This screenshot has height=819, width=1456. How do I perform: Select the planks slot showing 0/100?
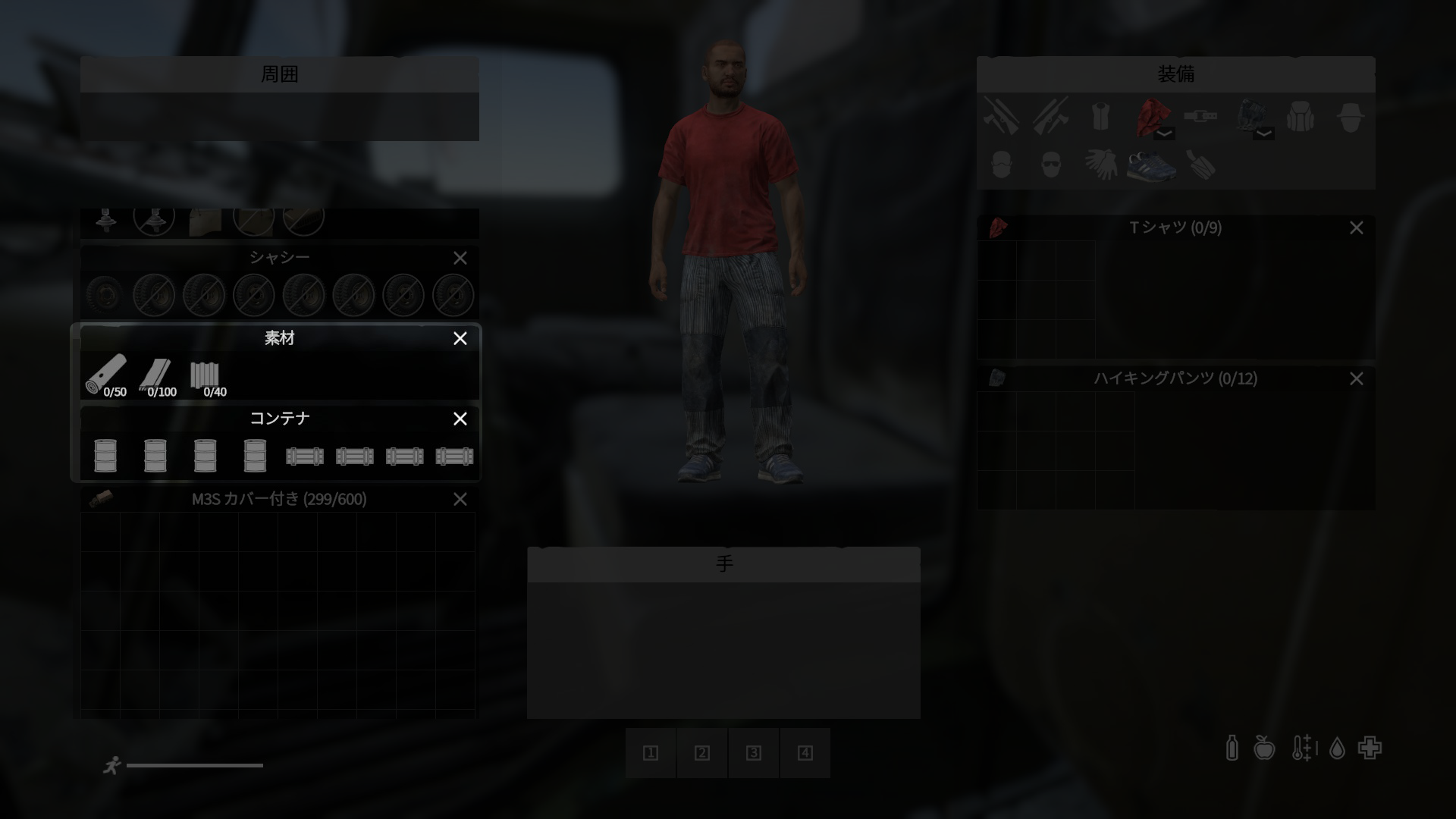click(x=156, y=375)
